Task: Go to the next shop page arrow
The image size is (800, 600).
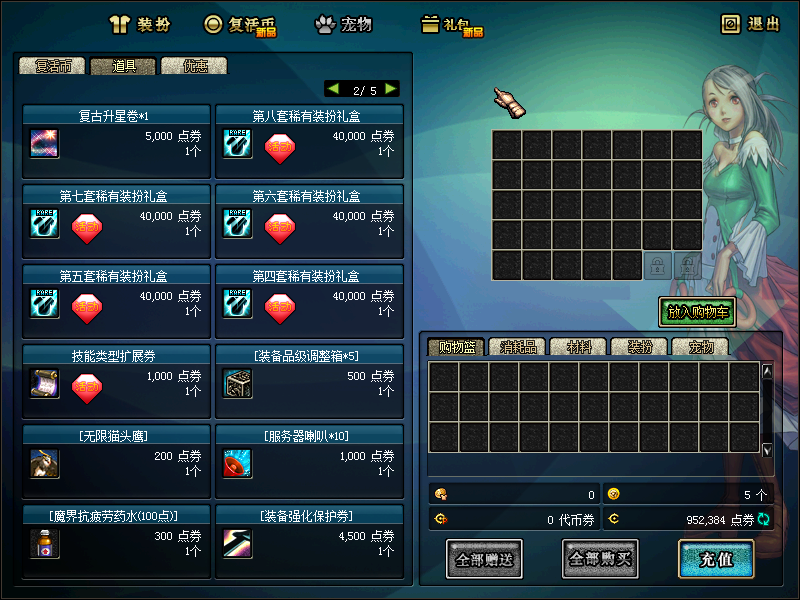Action: point(390,89)
